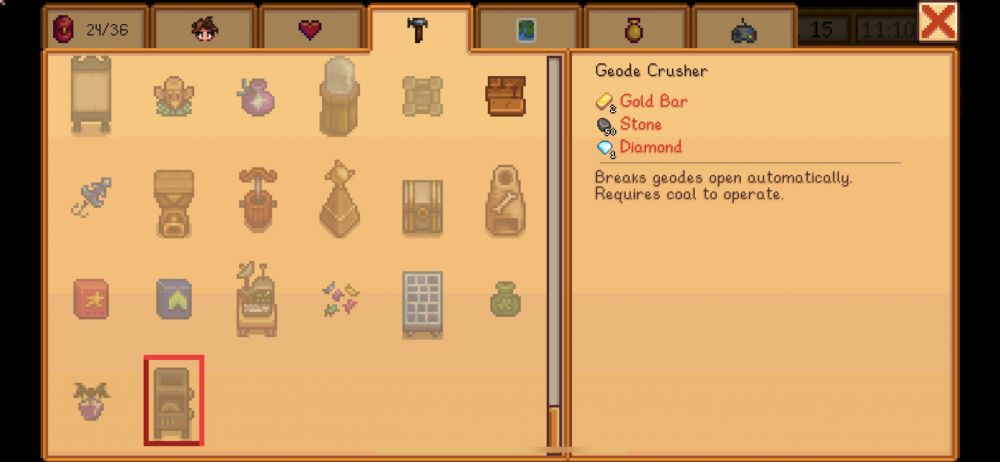
Task: Select the Geode Crusher recipe
Action: 173,399
